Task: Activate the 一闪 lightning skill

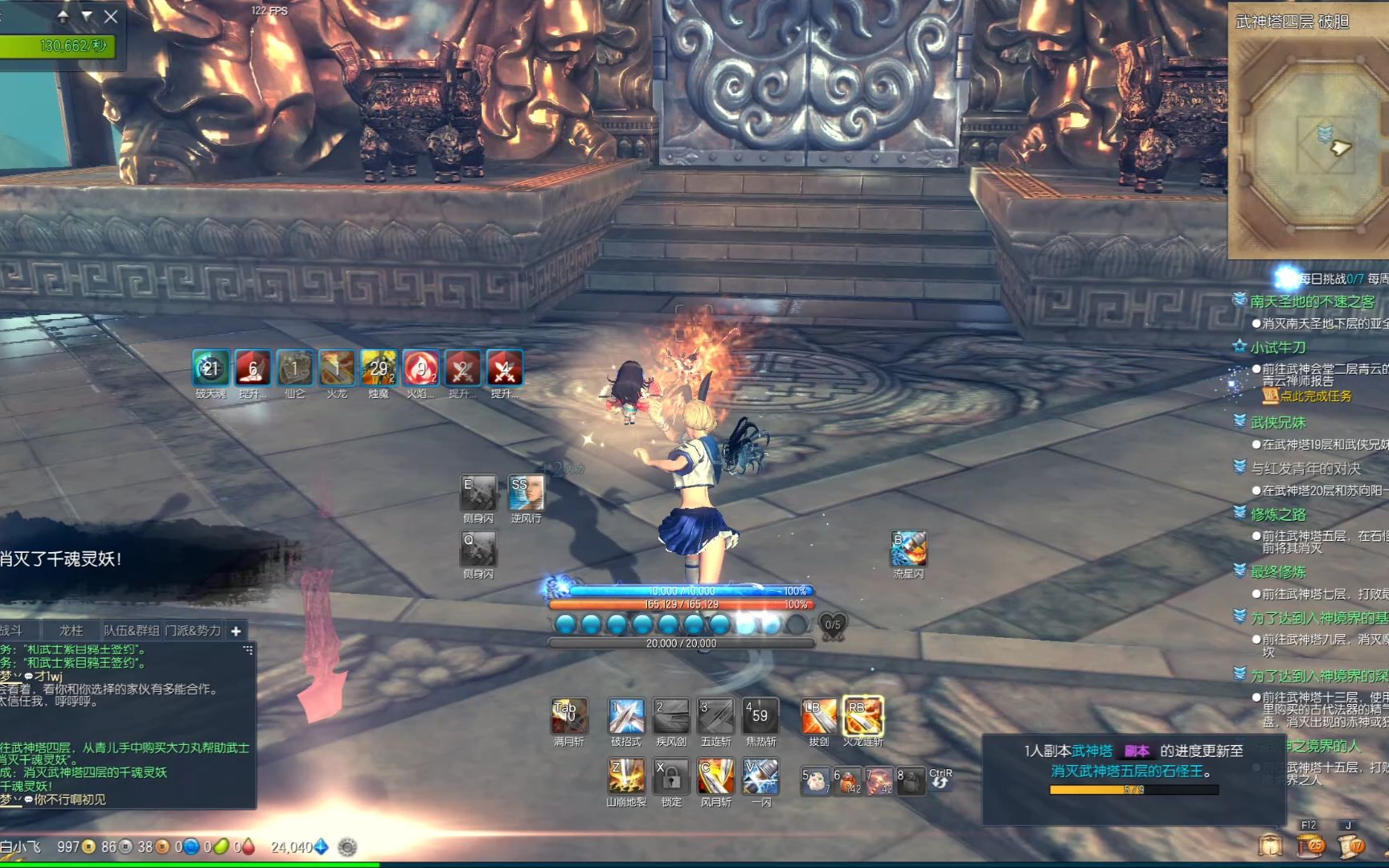Action: [760, 776]
